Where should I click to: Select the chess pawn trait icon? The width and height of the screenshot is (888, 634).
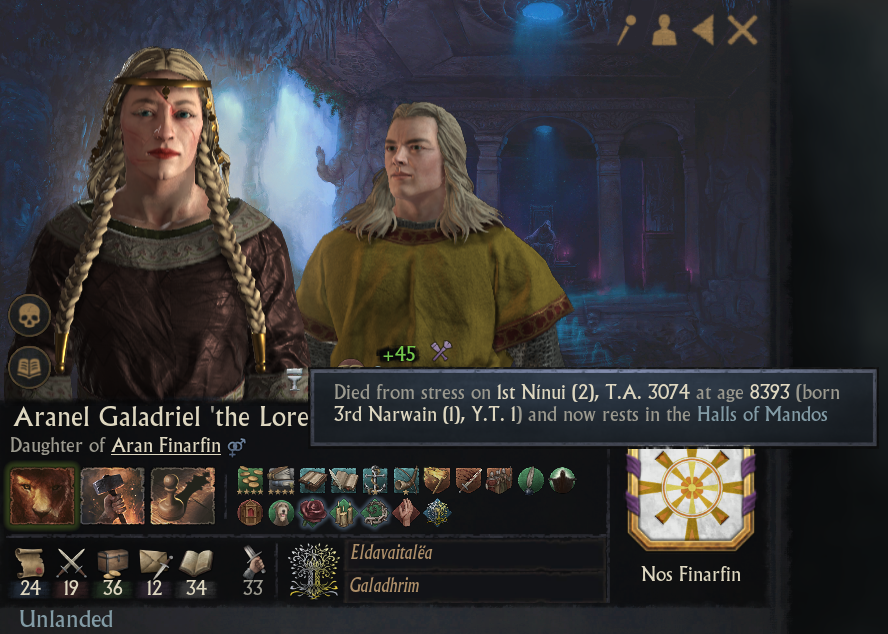(x=184, y=496)
